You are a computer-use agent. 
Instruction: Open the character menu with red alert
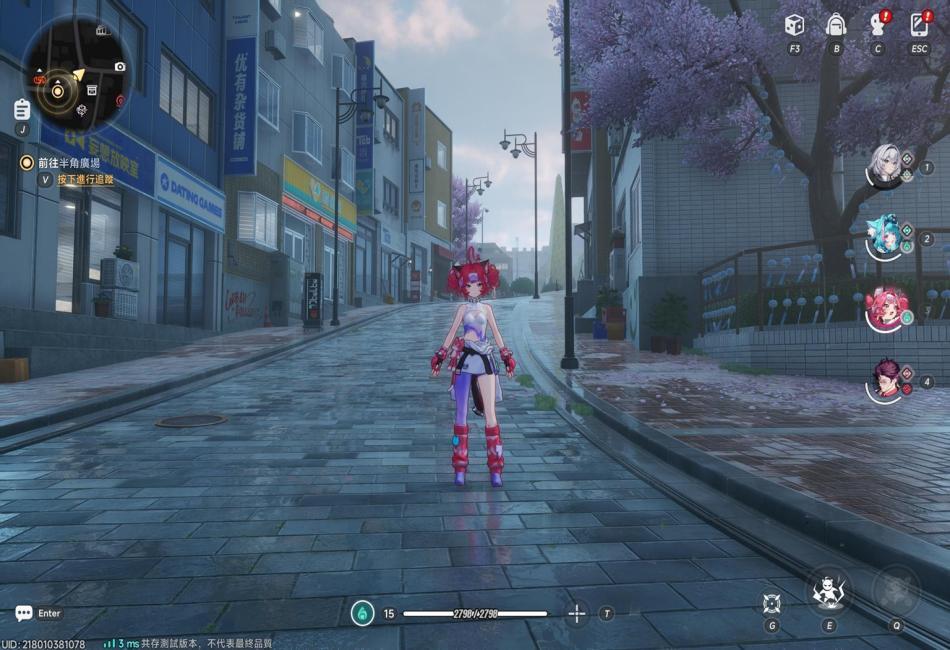click(x=878, y=25)
